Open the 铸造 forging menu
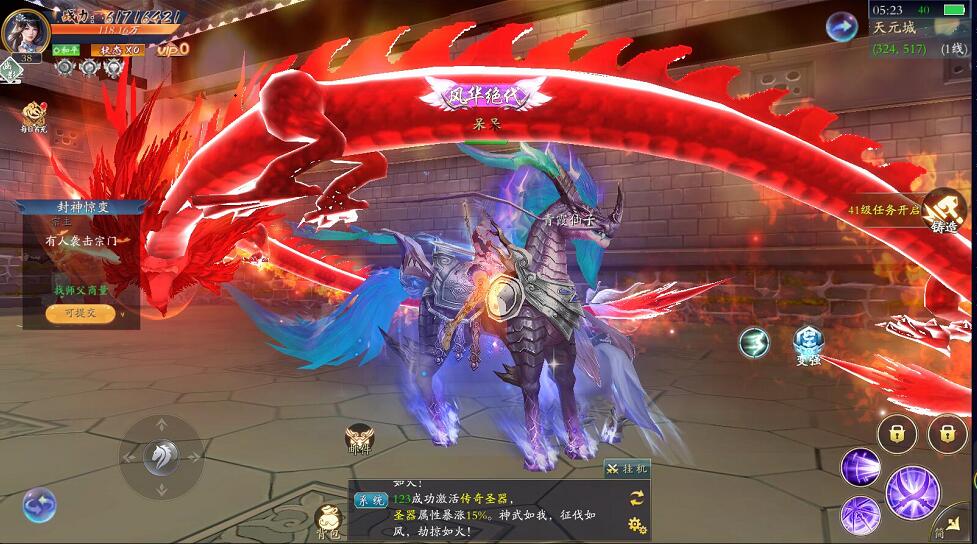 944,210
